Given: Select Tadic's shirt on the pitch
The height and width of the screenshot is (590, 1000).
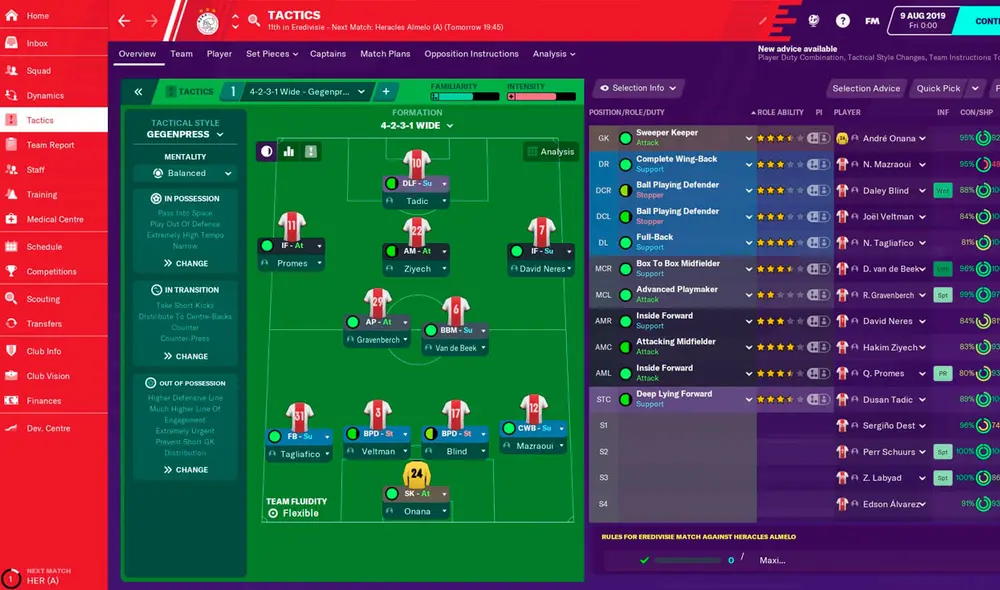Looking at the screenshot, I should pyautogui.click(x=417, y=164).
